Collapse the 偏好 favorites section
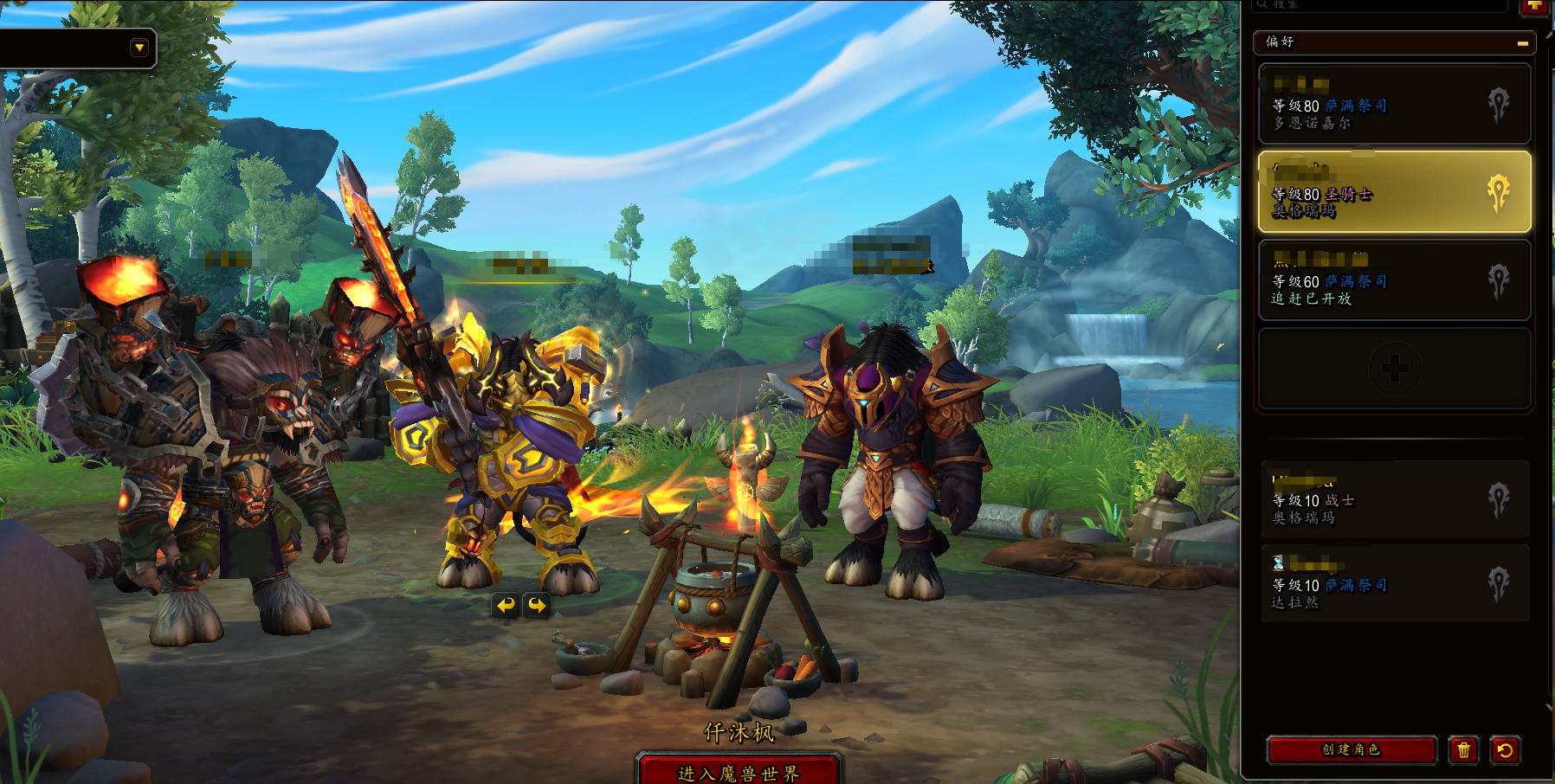1555x784 pixels. click(1522, 42)
